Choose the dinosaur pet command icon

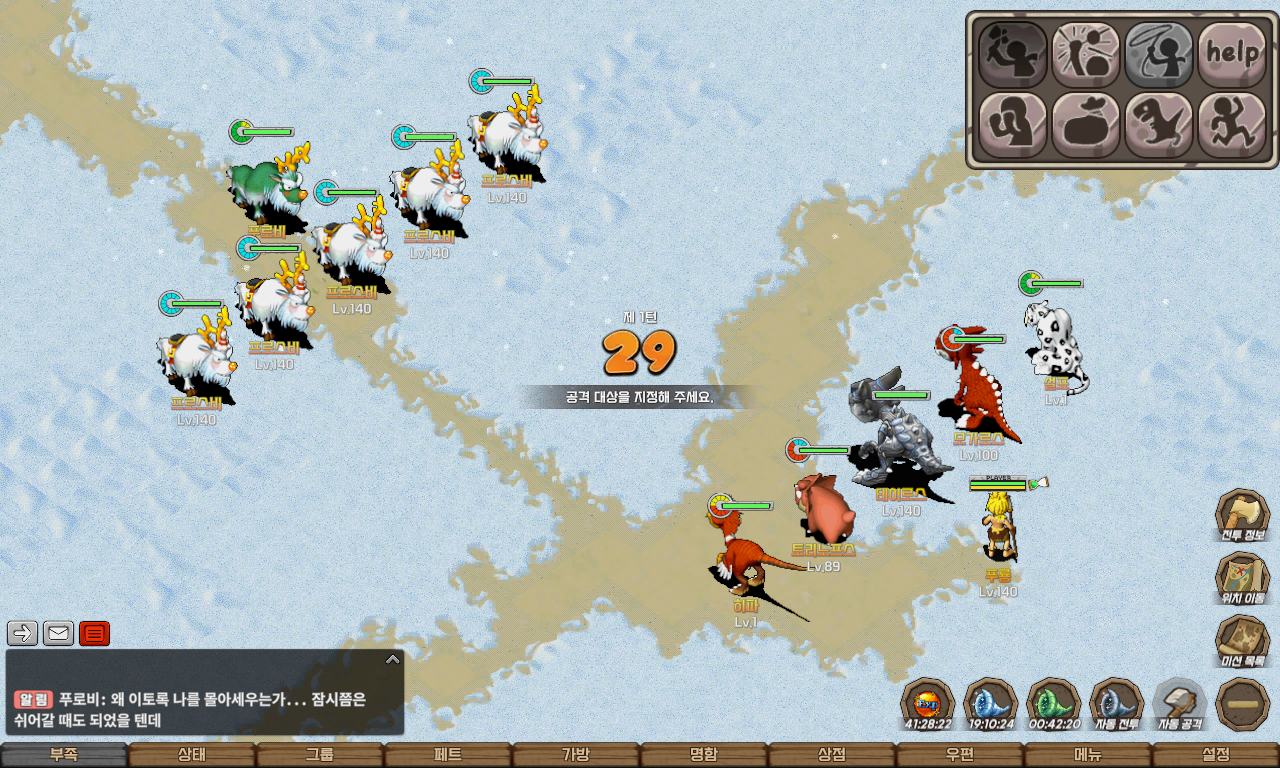pos(1159,126)
